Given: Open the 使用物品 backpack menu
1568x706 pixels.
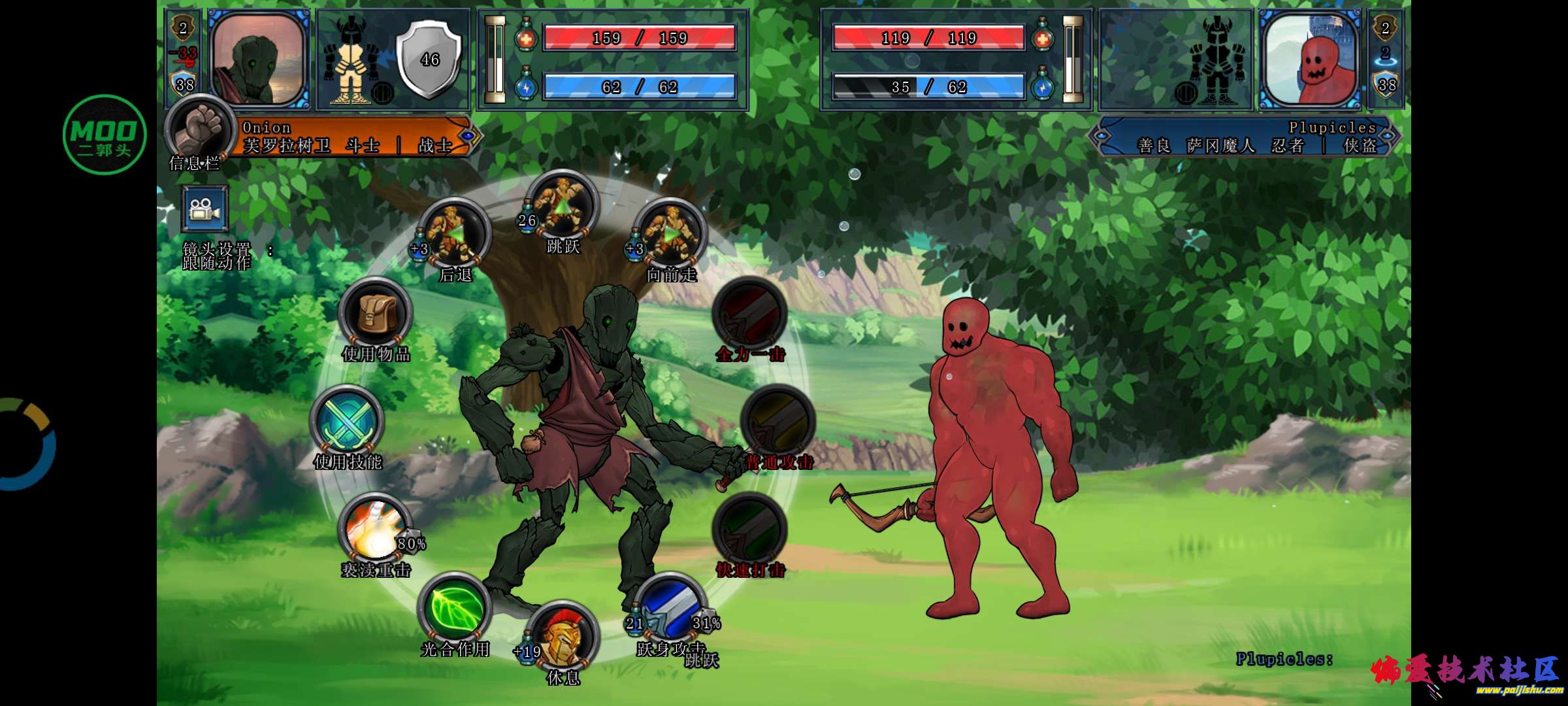Looking at the screenshot, I should point(376,313).
